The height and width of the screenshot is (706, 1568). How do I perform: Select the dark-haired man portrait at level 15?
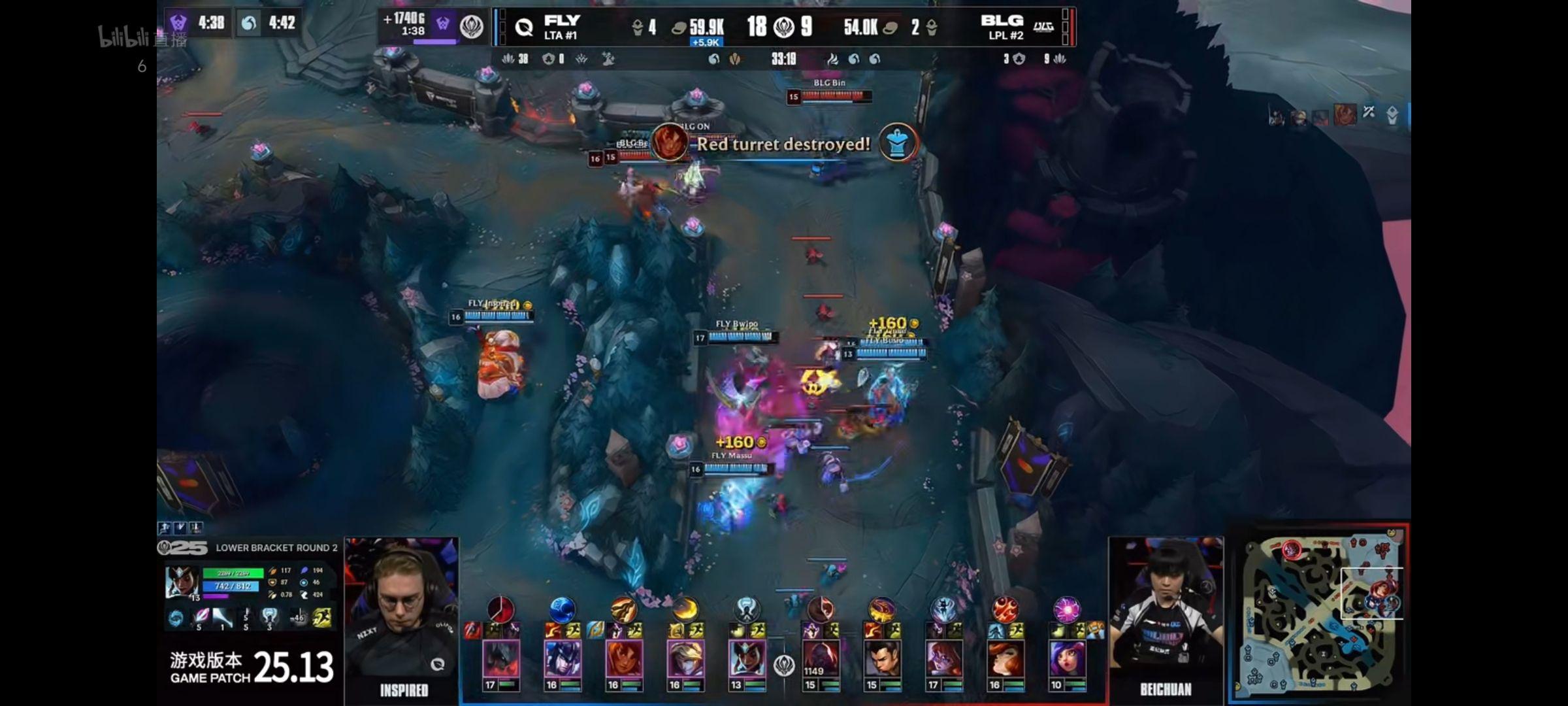pyautogui.click(x=882, y=659)
